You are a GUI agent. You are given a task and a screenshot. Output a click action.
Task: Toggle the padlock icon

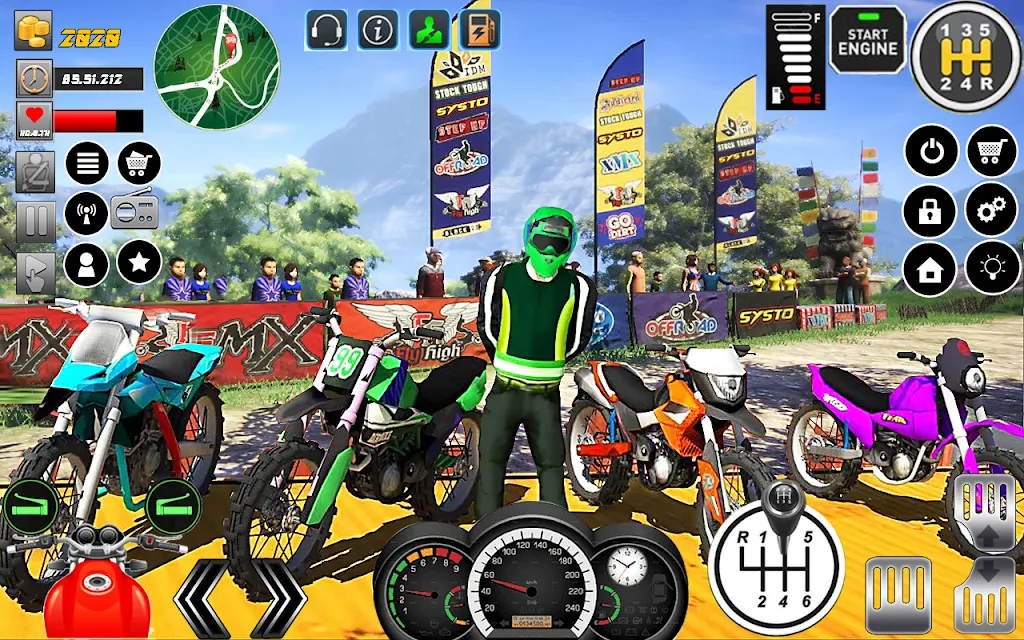[931, 210]
